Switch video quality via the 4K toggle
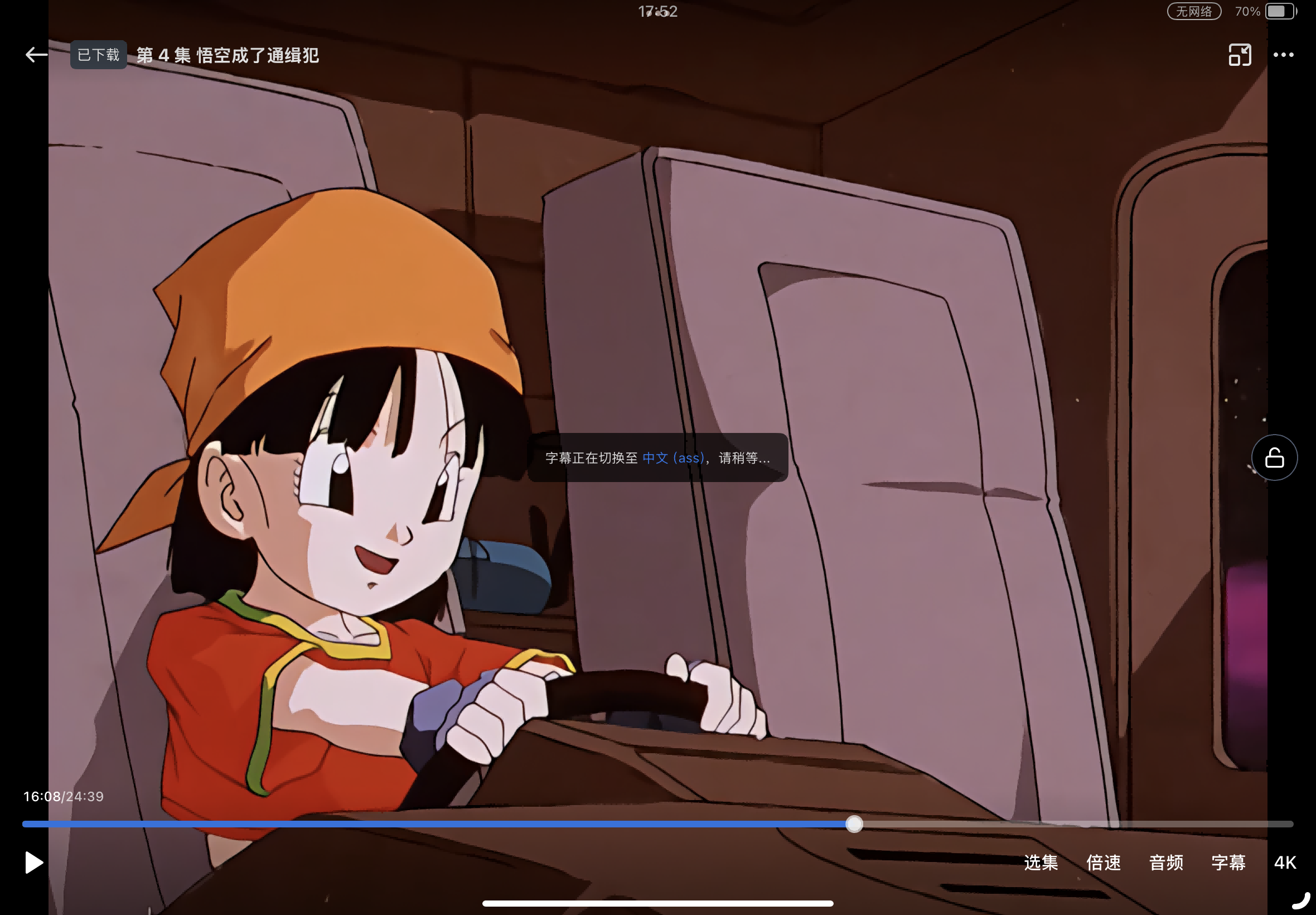The image size is (1316, 915). pyautogui.click(x=1286, y=862)
